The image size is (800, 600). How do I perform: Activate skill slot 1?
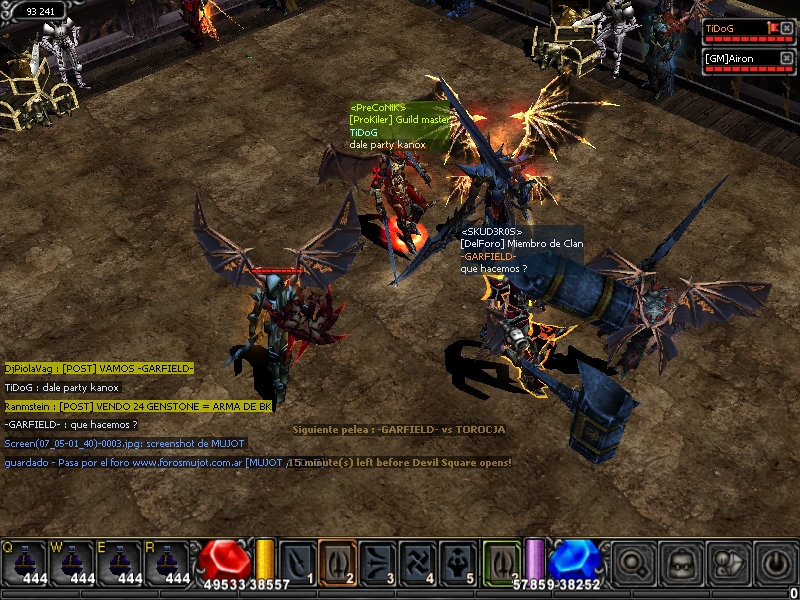[297, 561]
